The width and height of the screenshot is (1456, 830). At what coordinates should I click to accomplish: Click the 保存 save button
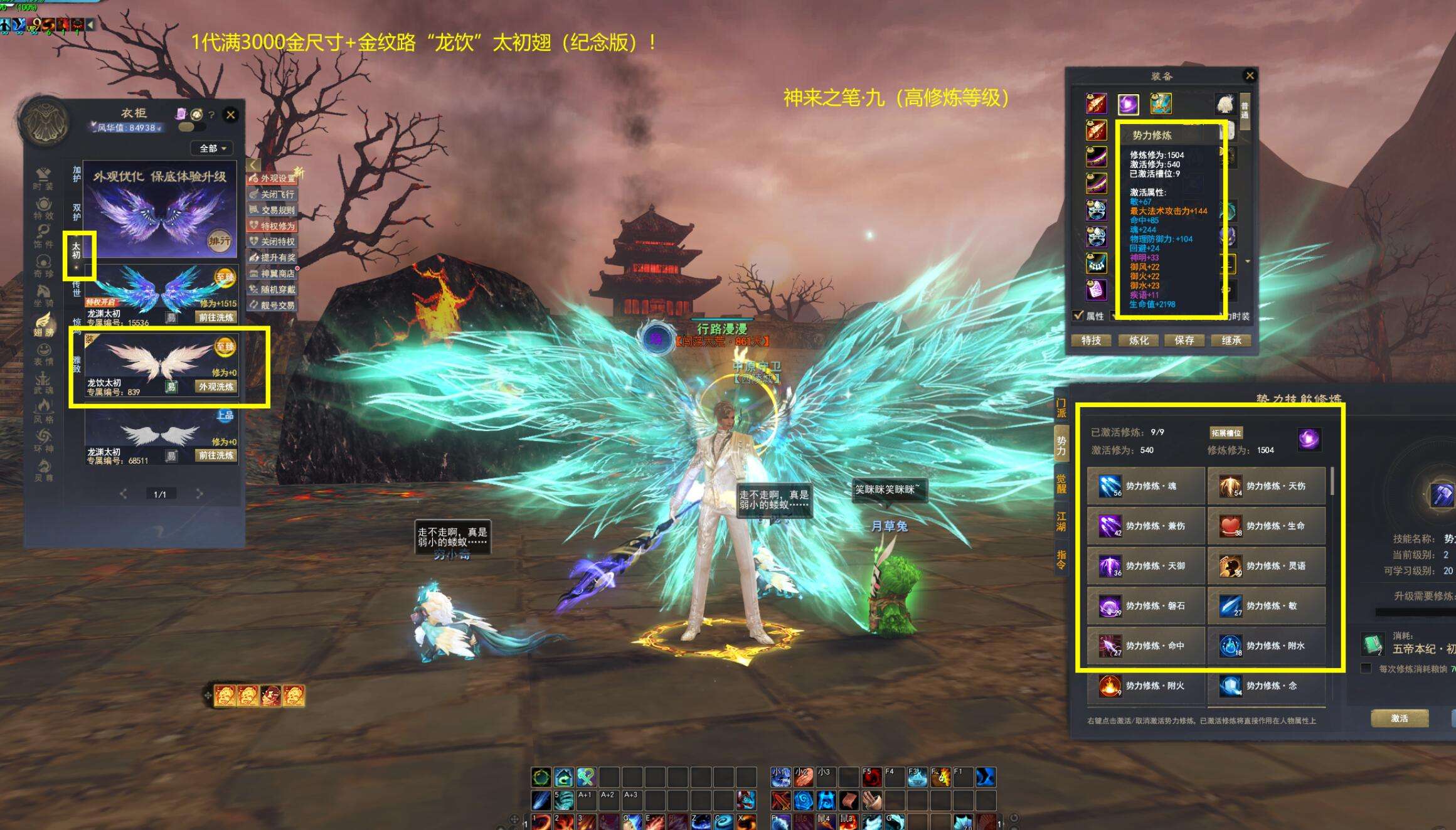tap(1184, 340)
